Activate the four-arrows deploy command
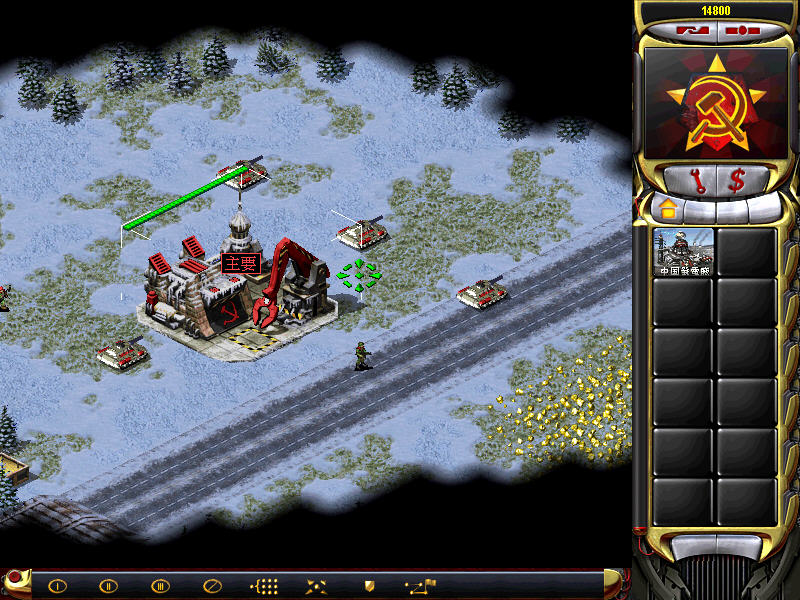The width and height of the screenshot is (800, 600). (x=316, y=586)
